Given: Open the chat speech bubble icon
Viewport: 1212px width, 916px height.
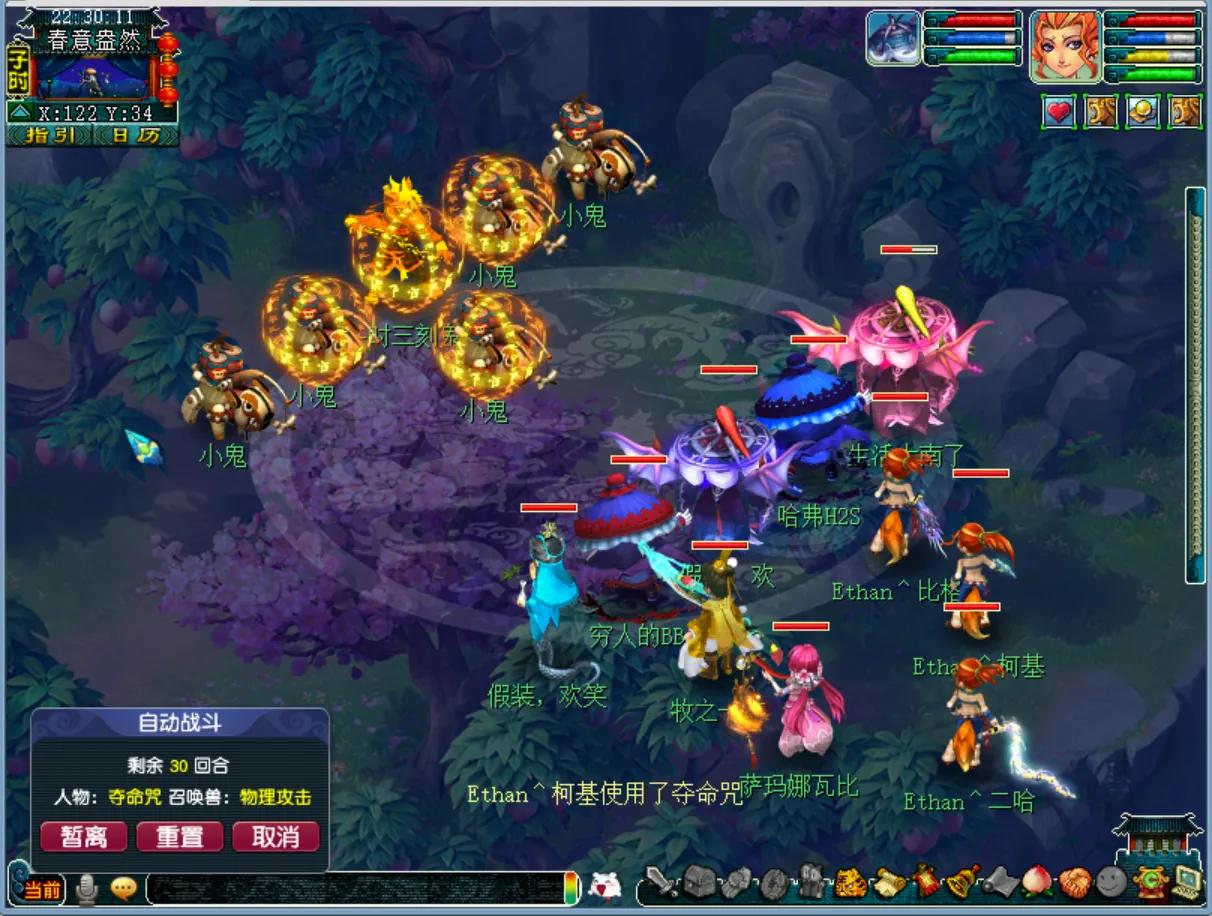Looking at the screenshot, I should tap(123, 888).
